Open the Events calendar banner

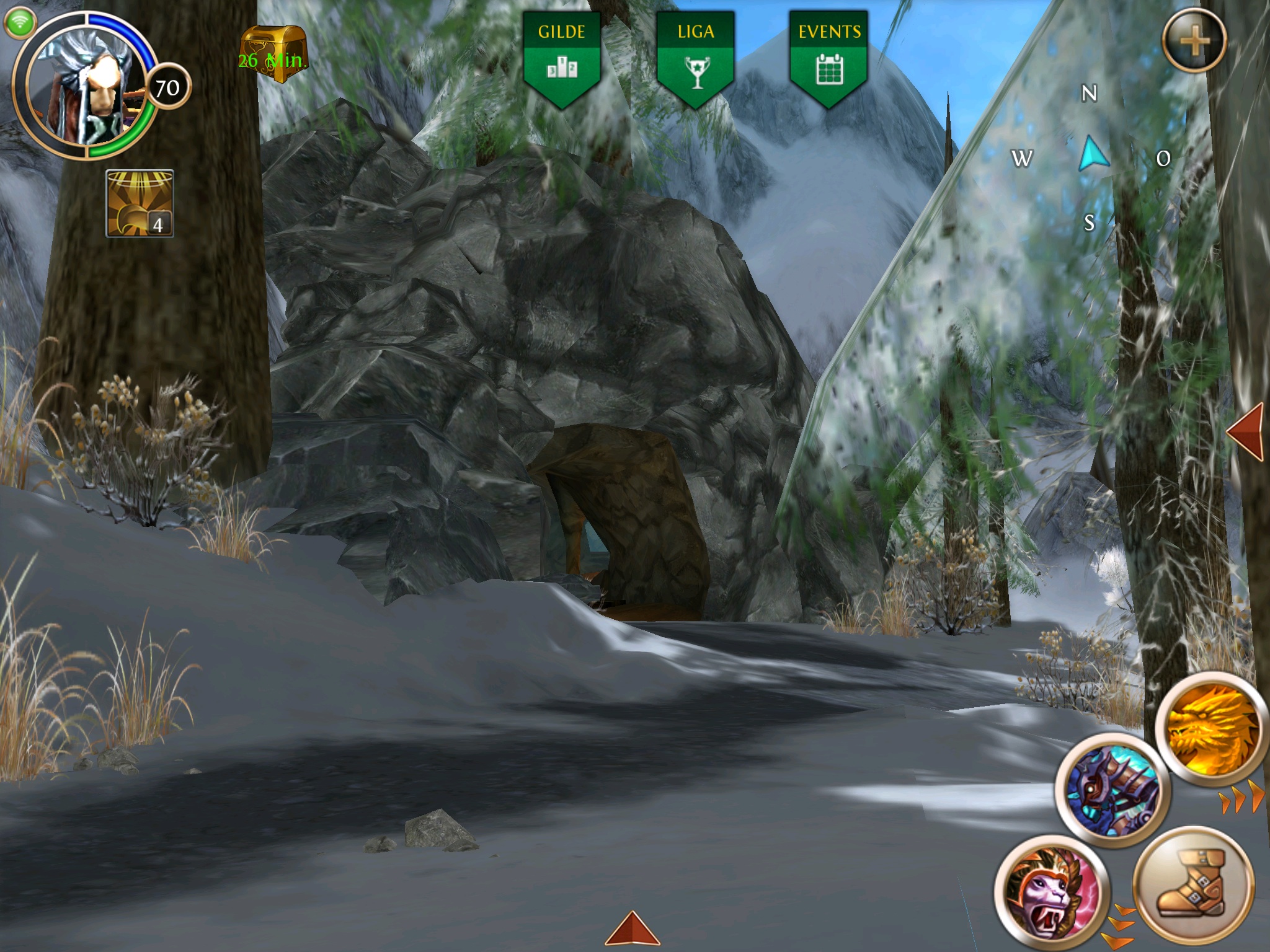click(x=829, y=58)
